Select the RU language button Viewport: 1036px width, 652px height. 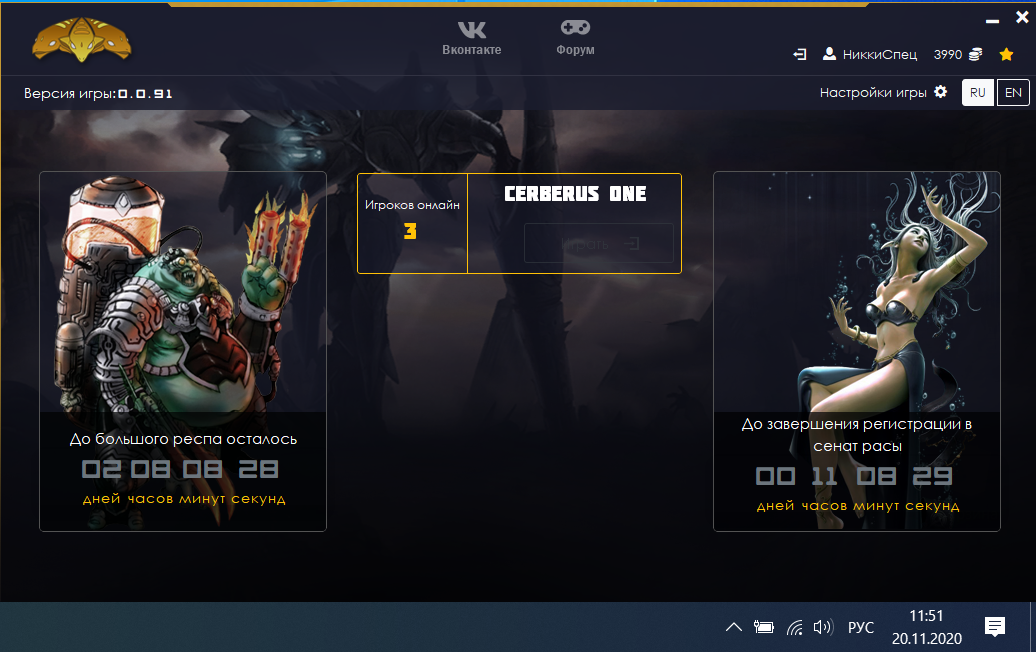[x=978, y=93]
